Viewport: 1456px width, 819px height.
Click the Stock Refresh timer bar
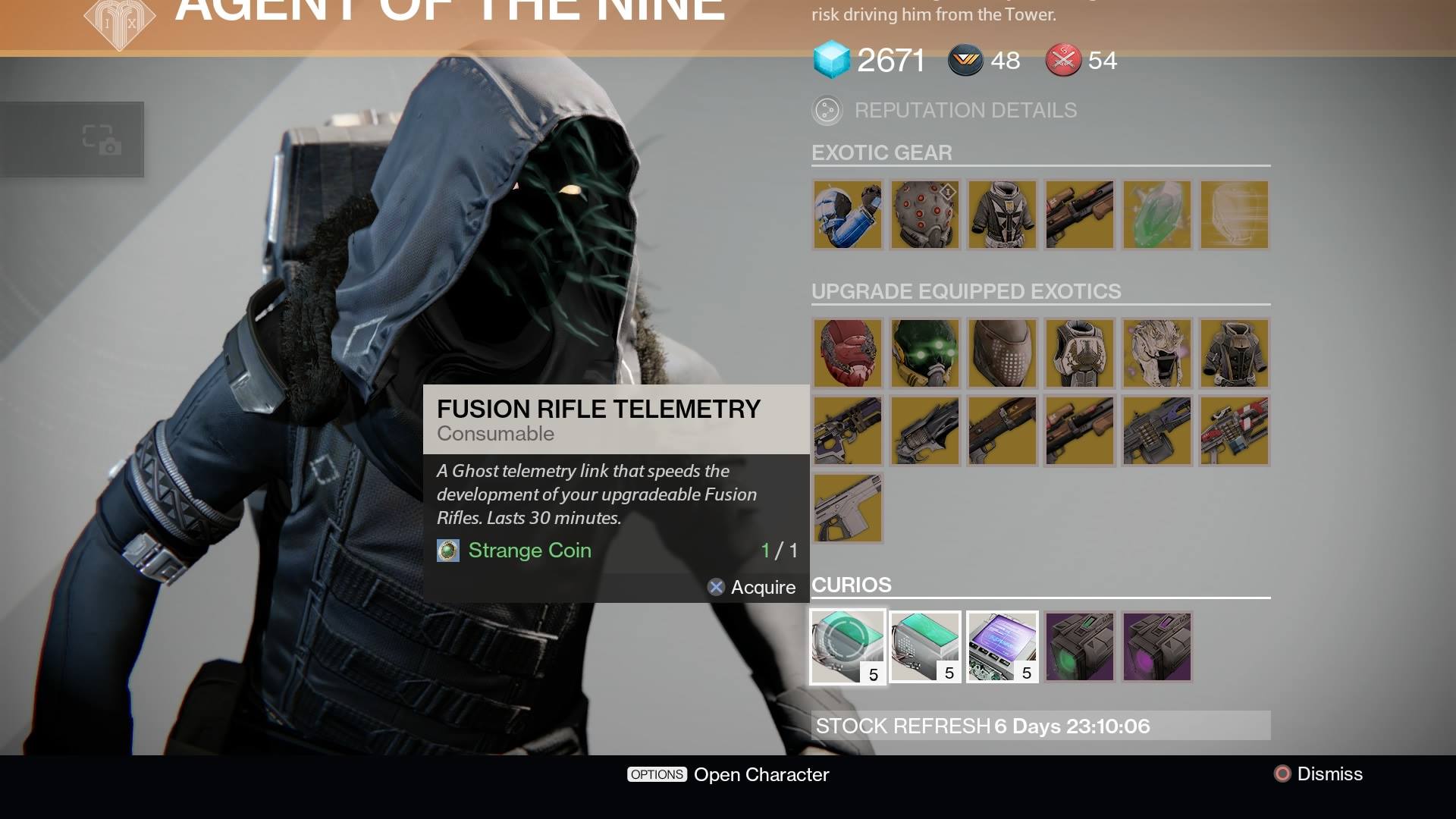coord(1039,726)
